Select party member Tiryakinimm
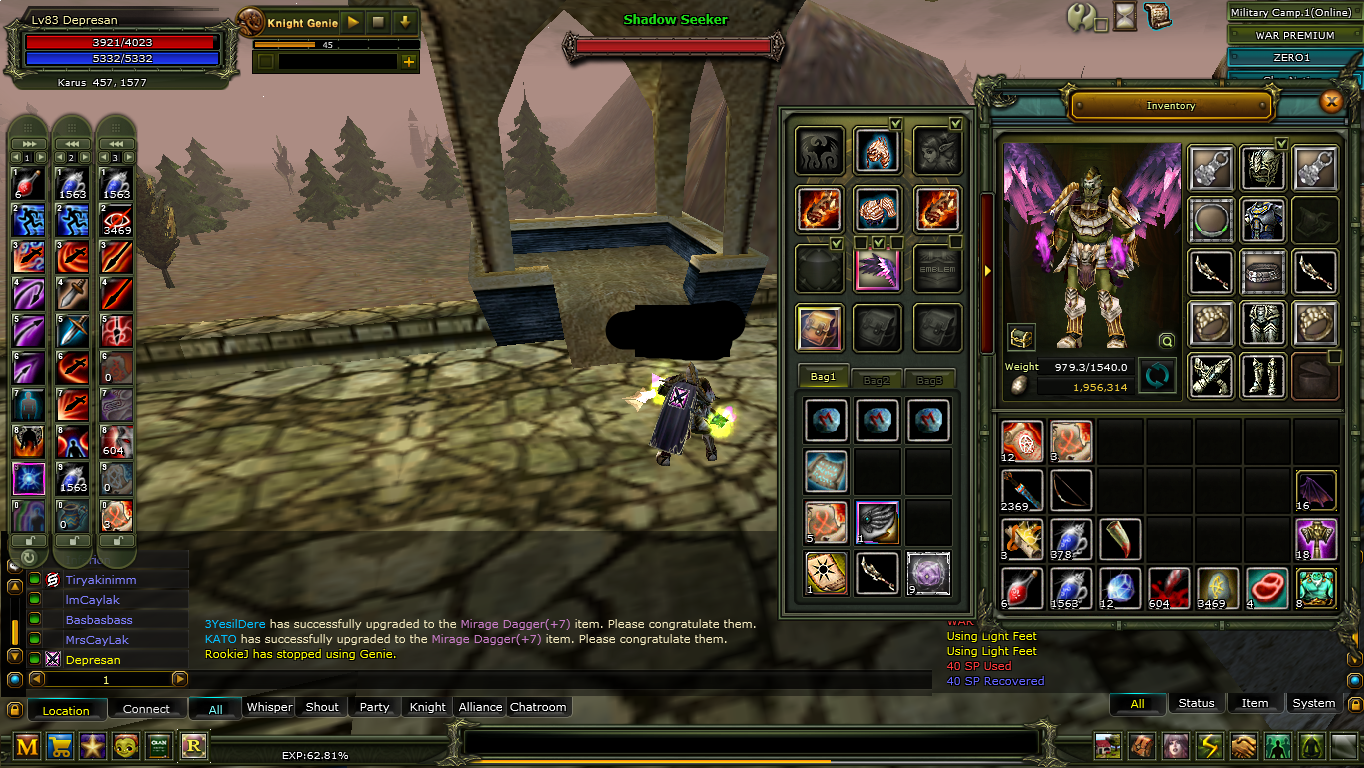 click(x=101, y=580)
